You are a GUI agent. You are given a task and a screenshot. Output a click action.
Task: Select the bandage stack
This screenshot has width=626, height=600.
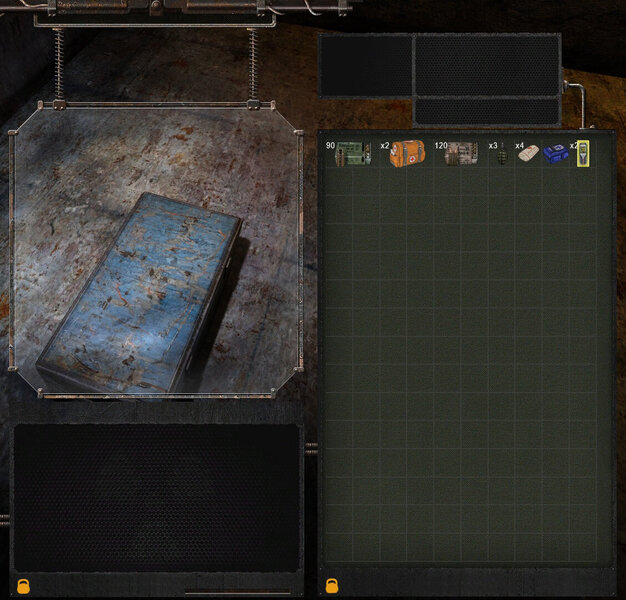[529, 155]
